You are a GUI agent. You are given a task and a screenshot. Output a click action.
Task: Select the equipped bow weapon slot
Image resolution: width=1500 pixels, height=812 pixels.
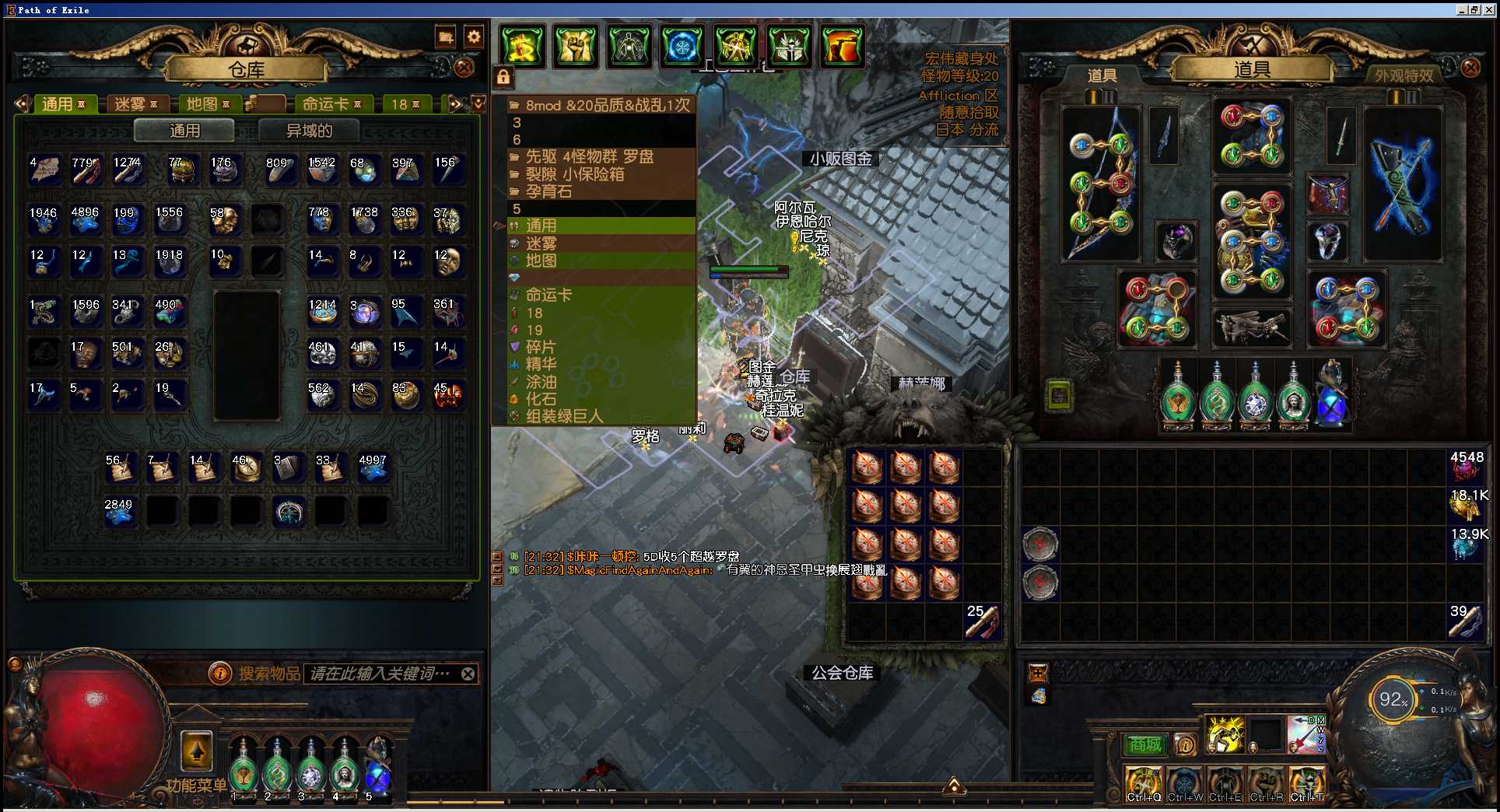(1099, 184)
